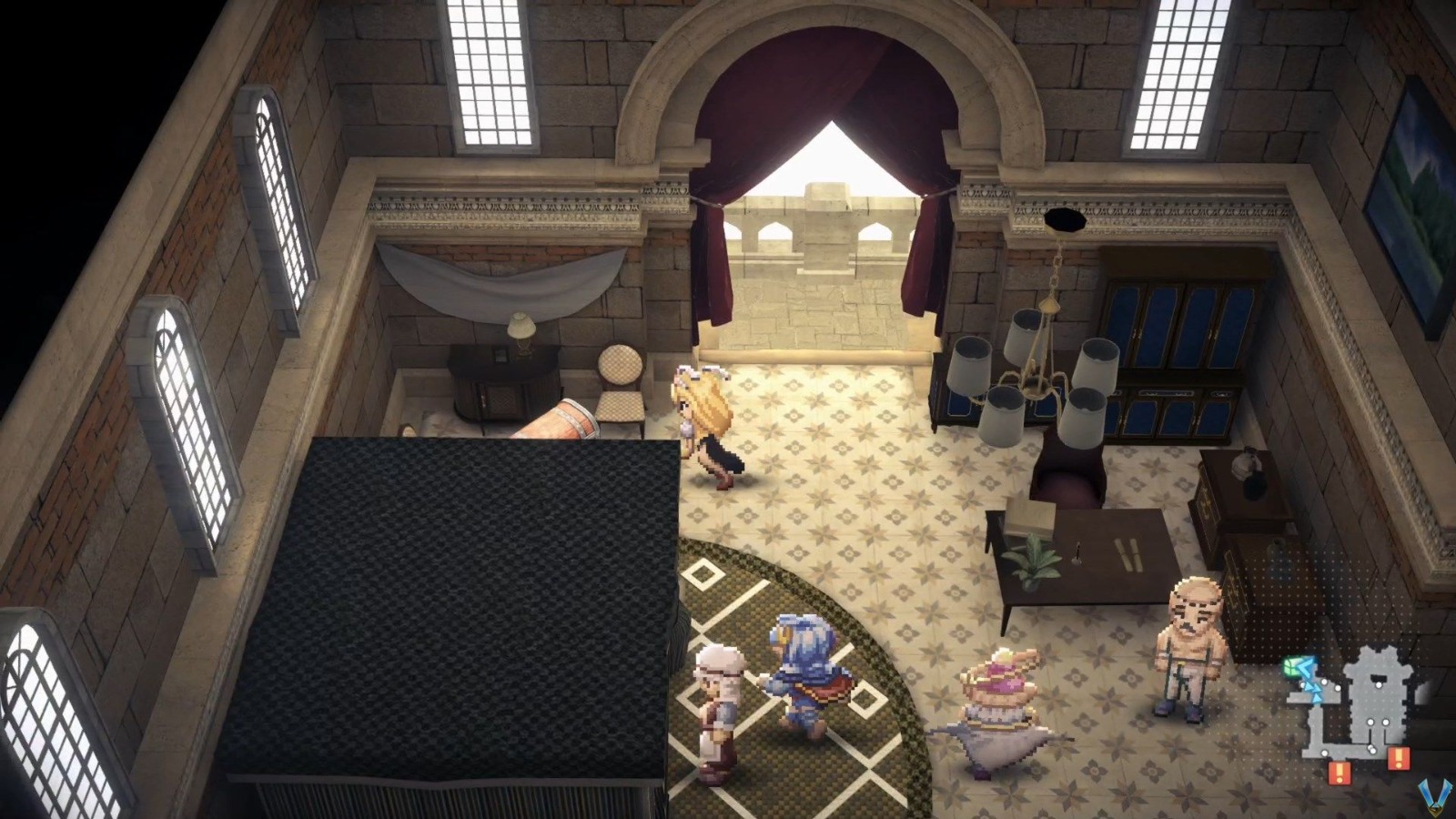
Task: Select the castle-shaped room outline on the minimap
Action: (x=1377, y=698)
